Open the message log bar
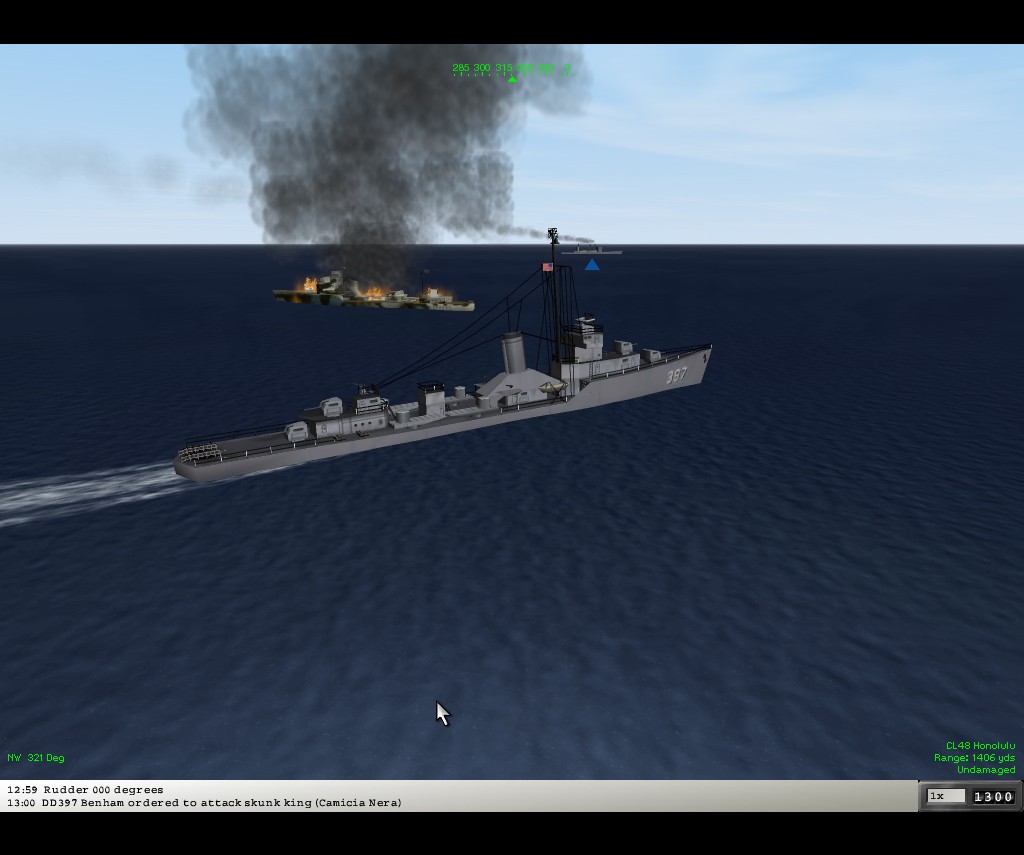The height and width of the screenshot is (855, 1024). tap(458, 796)
